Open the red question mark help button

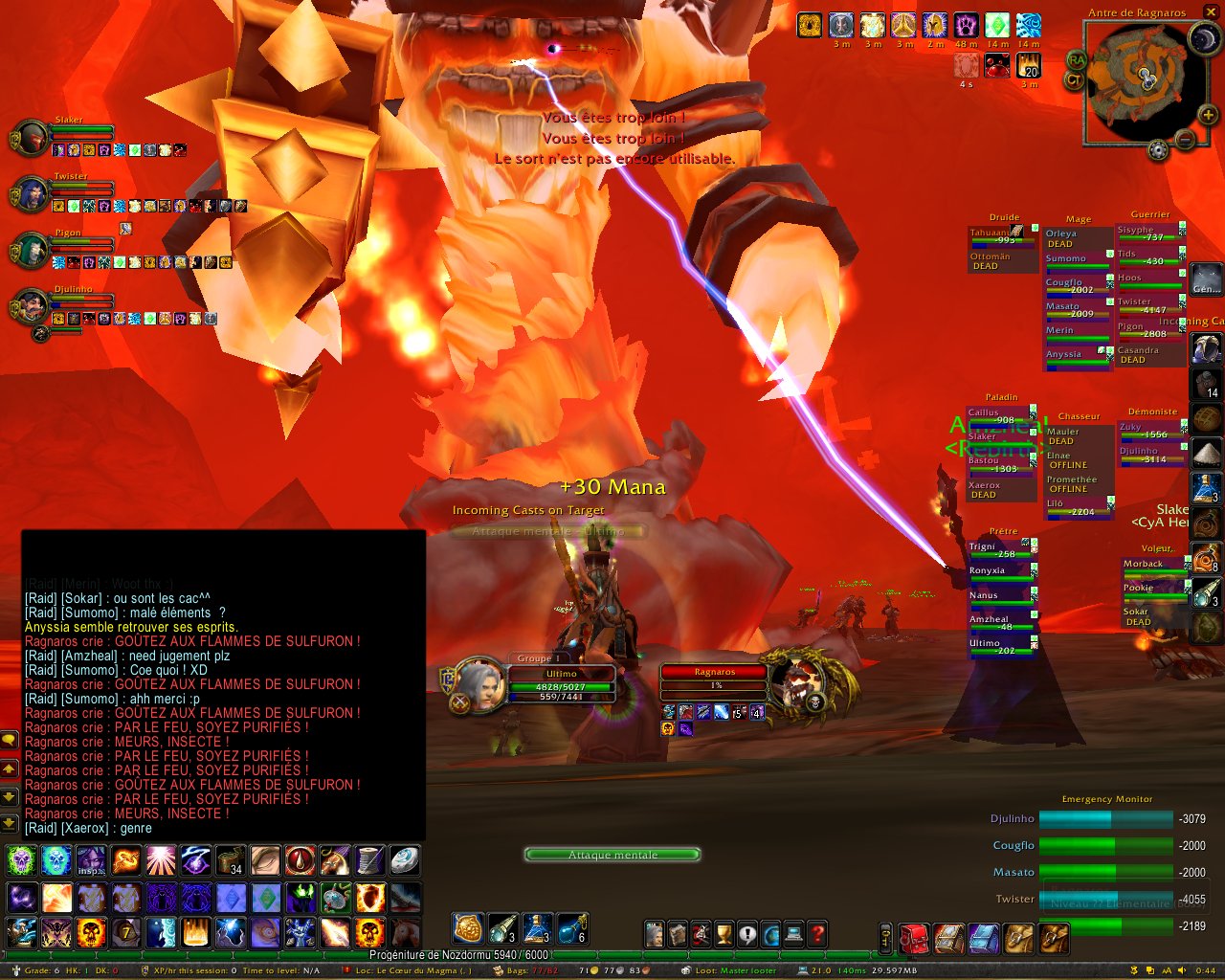817,934
